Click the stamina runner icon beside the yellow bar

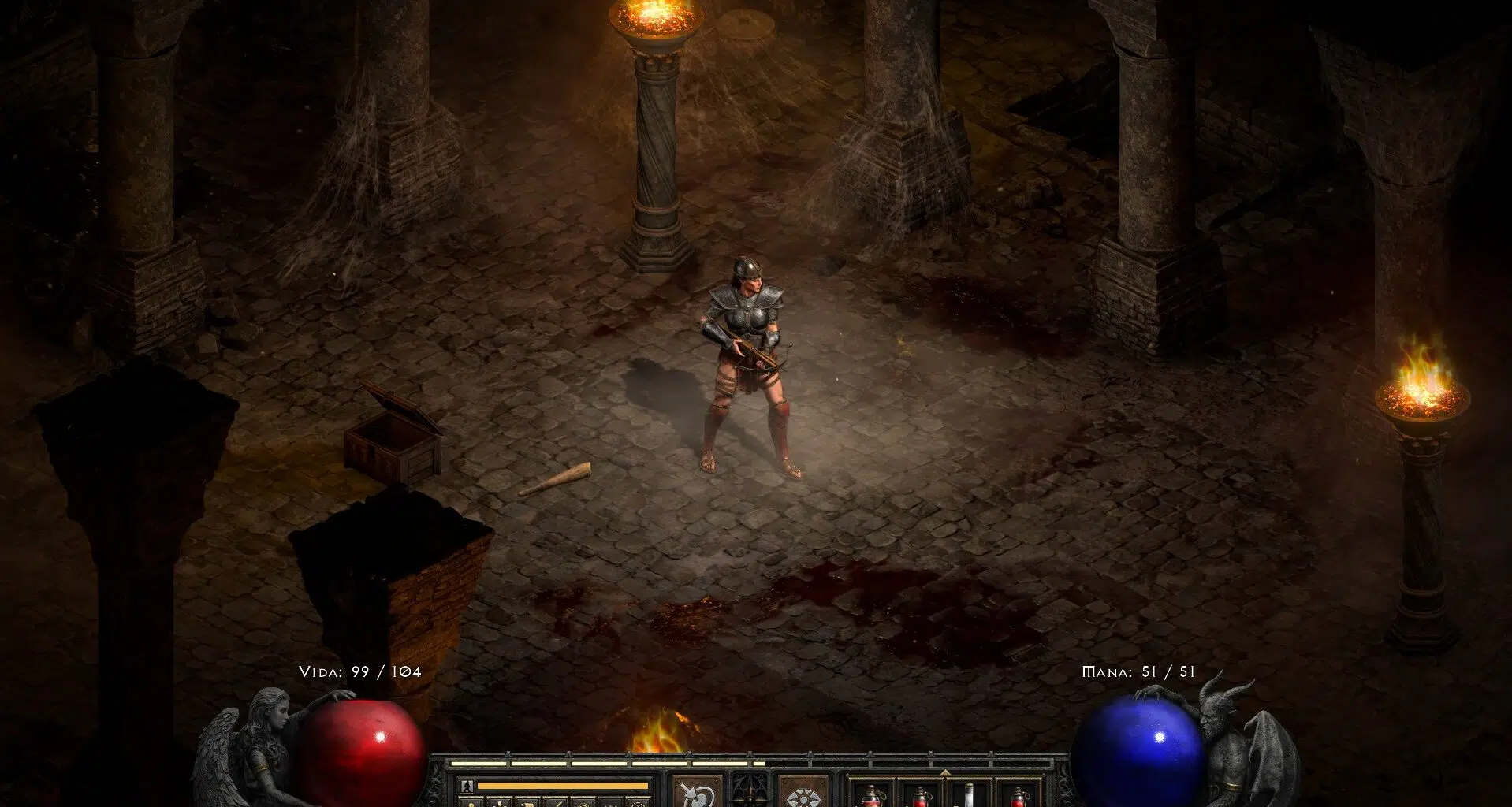pyautogui.click(x=466, y=787)
